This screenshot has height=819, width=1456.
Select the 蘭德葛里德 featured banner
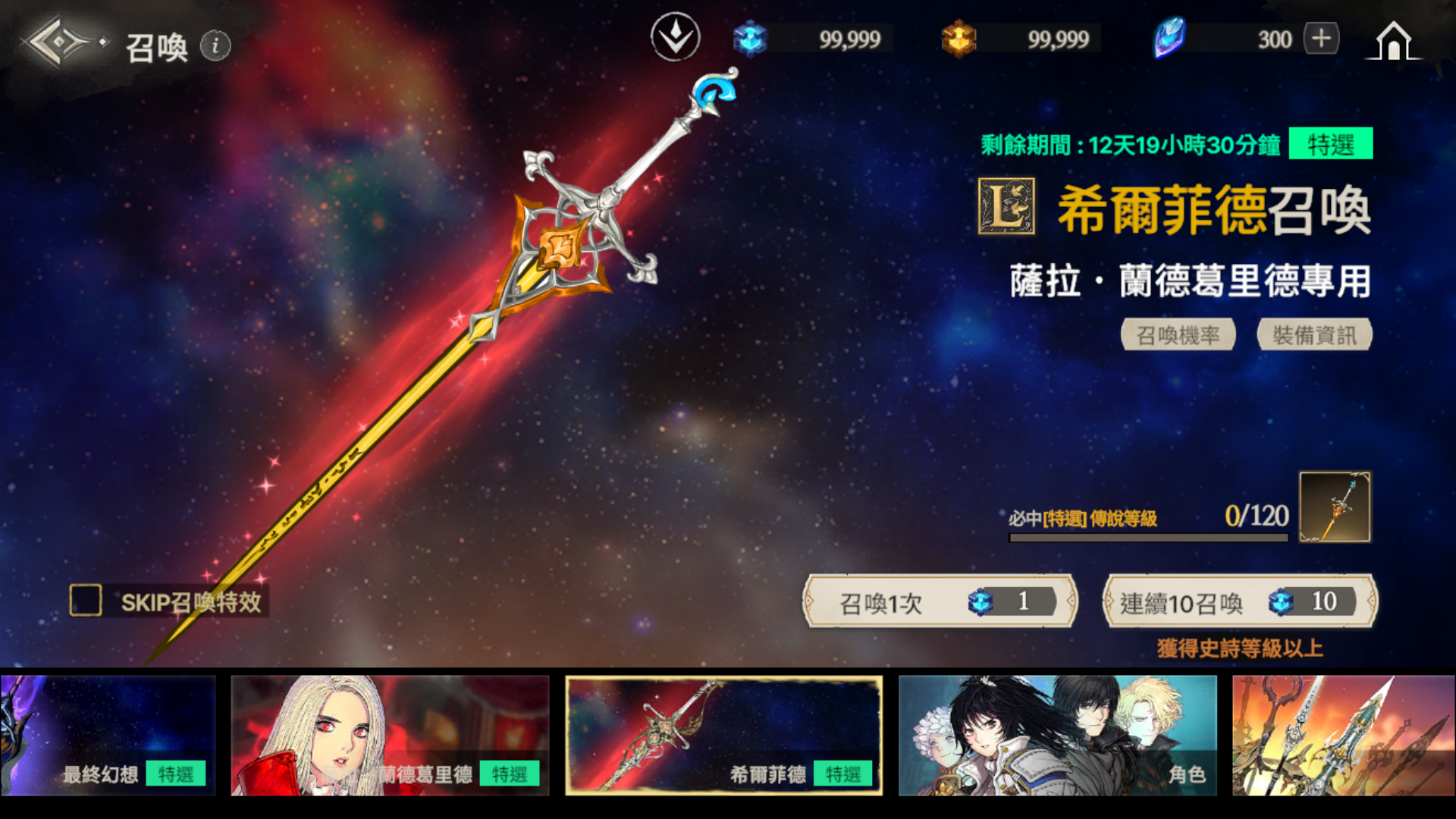point(390,735)
